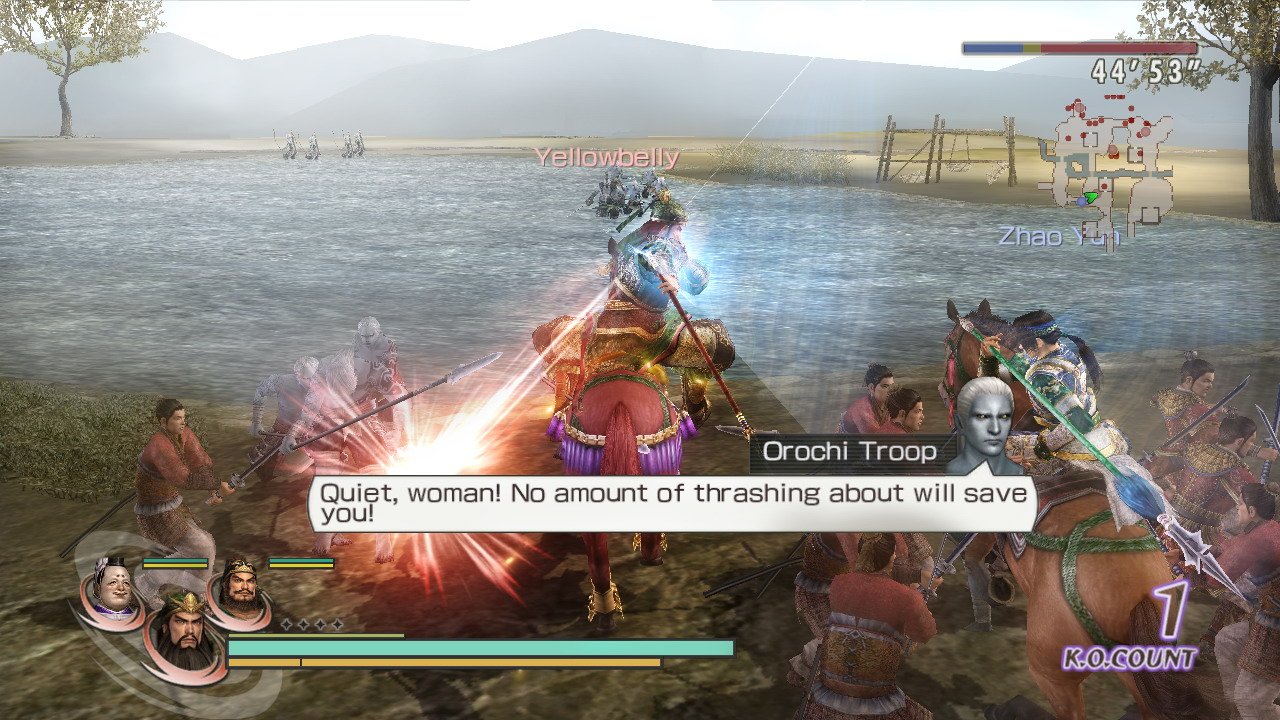Image resolution: width=1280 pixels, height=720 pixels.
Task: Click the blue-red battle balance gauge
Action: click(x=1080, y=45)
